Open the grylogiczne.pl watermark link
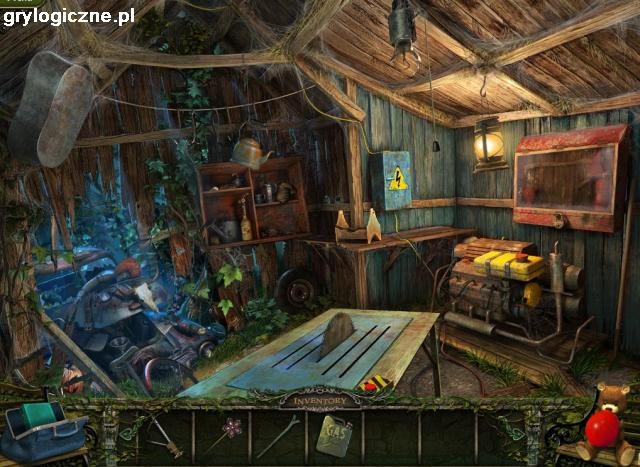The image size is (640, 467). [x=69, y=15]
